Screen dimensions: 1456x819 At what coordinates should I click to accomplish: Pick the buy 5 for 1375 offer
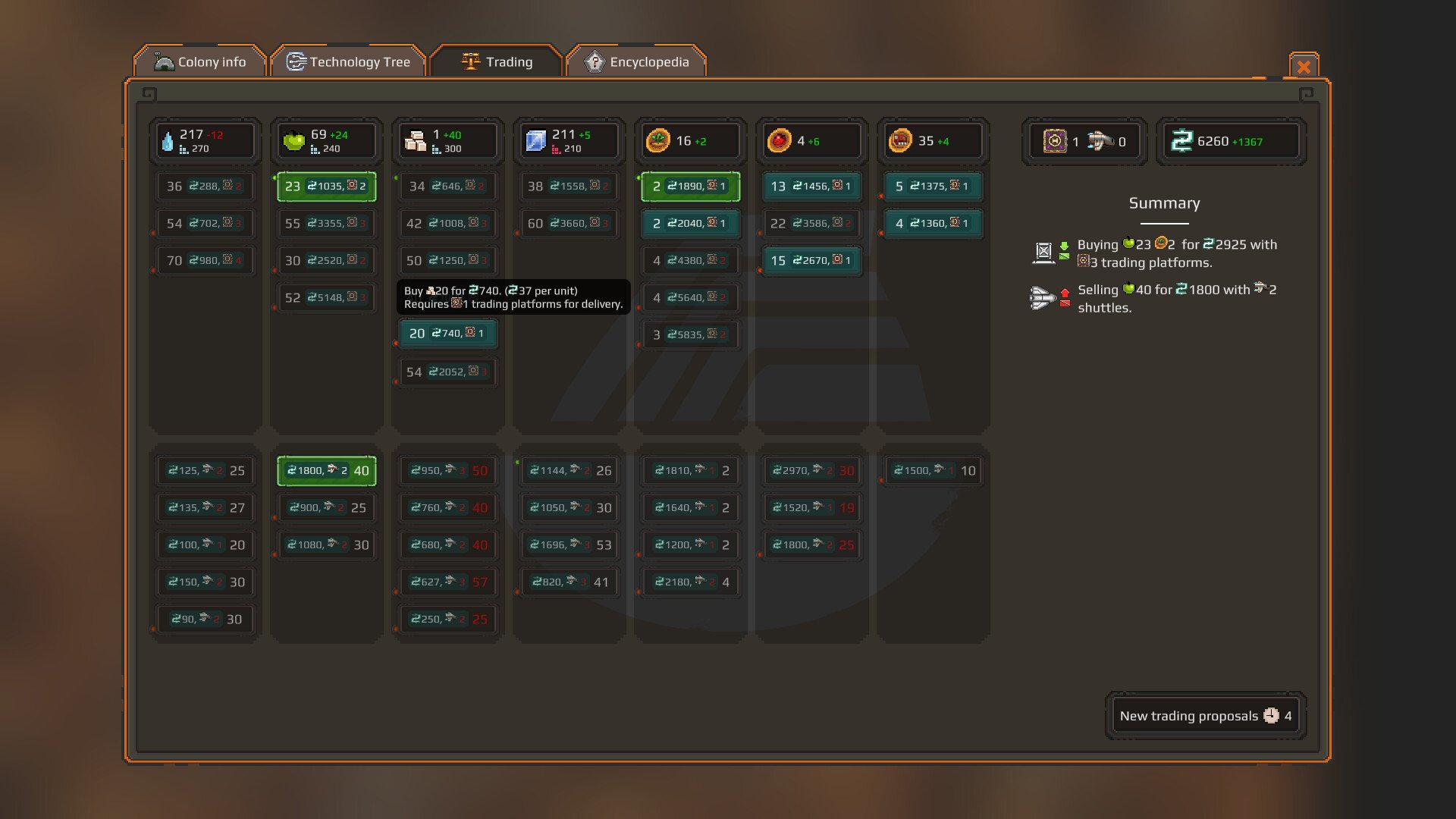click(x=933, y=187)
